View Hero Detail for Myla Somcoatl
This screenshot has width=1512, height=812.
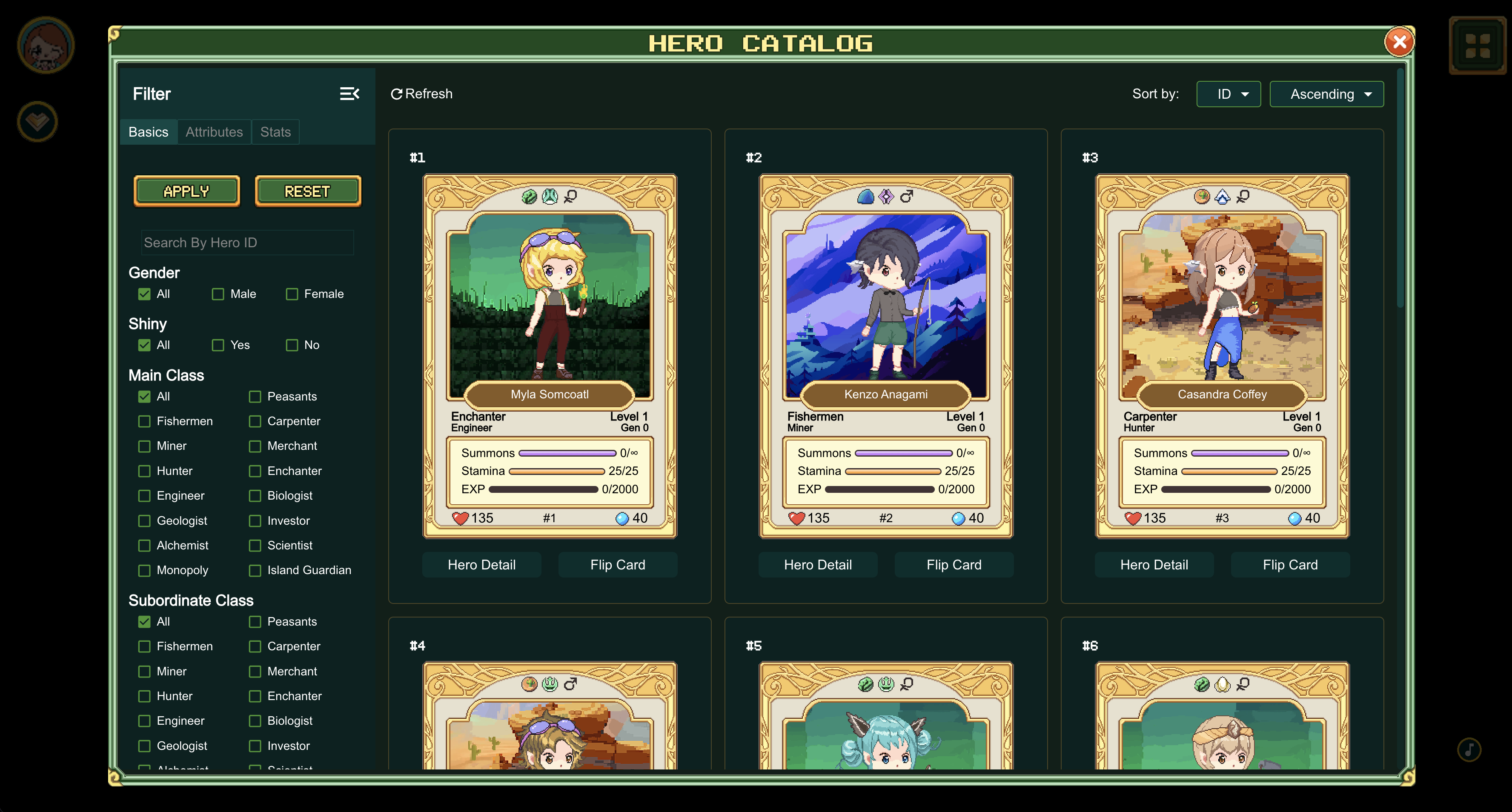(481, 564)
